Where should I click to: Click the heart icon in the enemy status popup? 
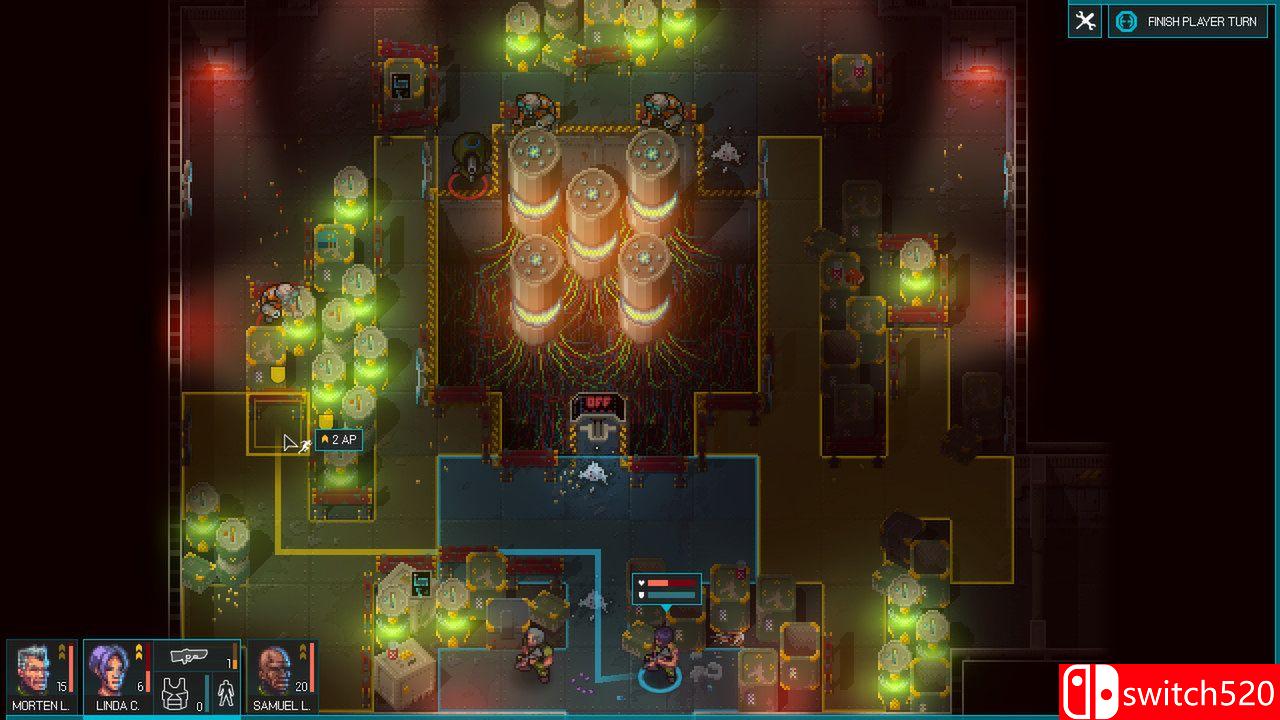(641, 582)
